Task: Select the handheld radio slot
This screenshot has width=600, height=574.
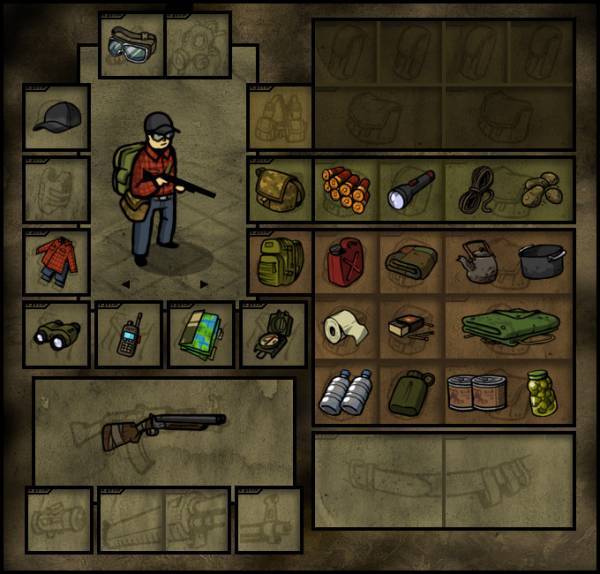Action: (x=129, y=335)
